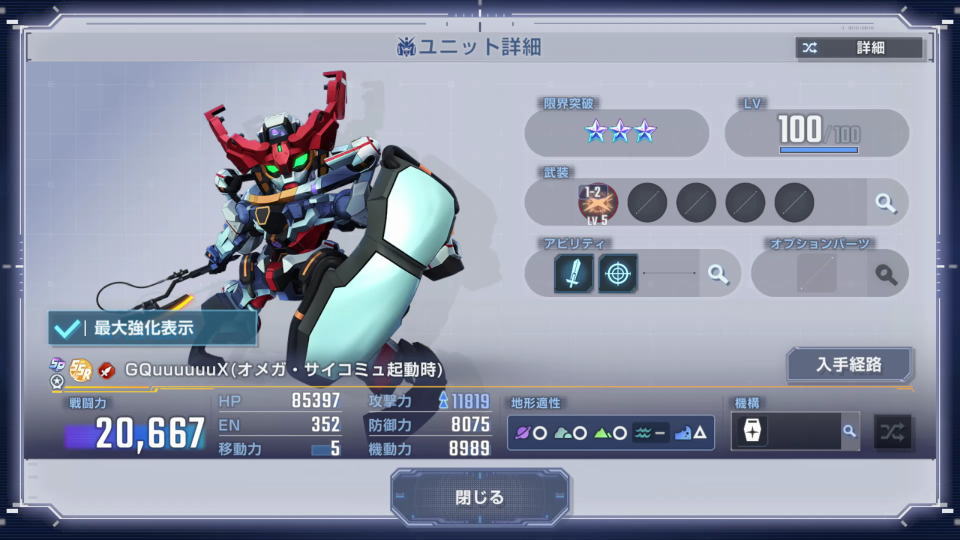The image size is (960, 540).
Task: Open mechanism details with small magnifier
Action: (x=849, y=431)
